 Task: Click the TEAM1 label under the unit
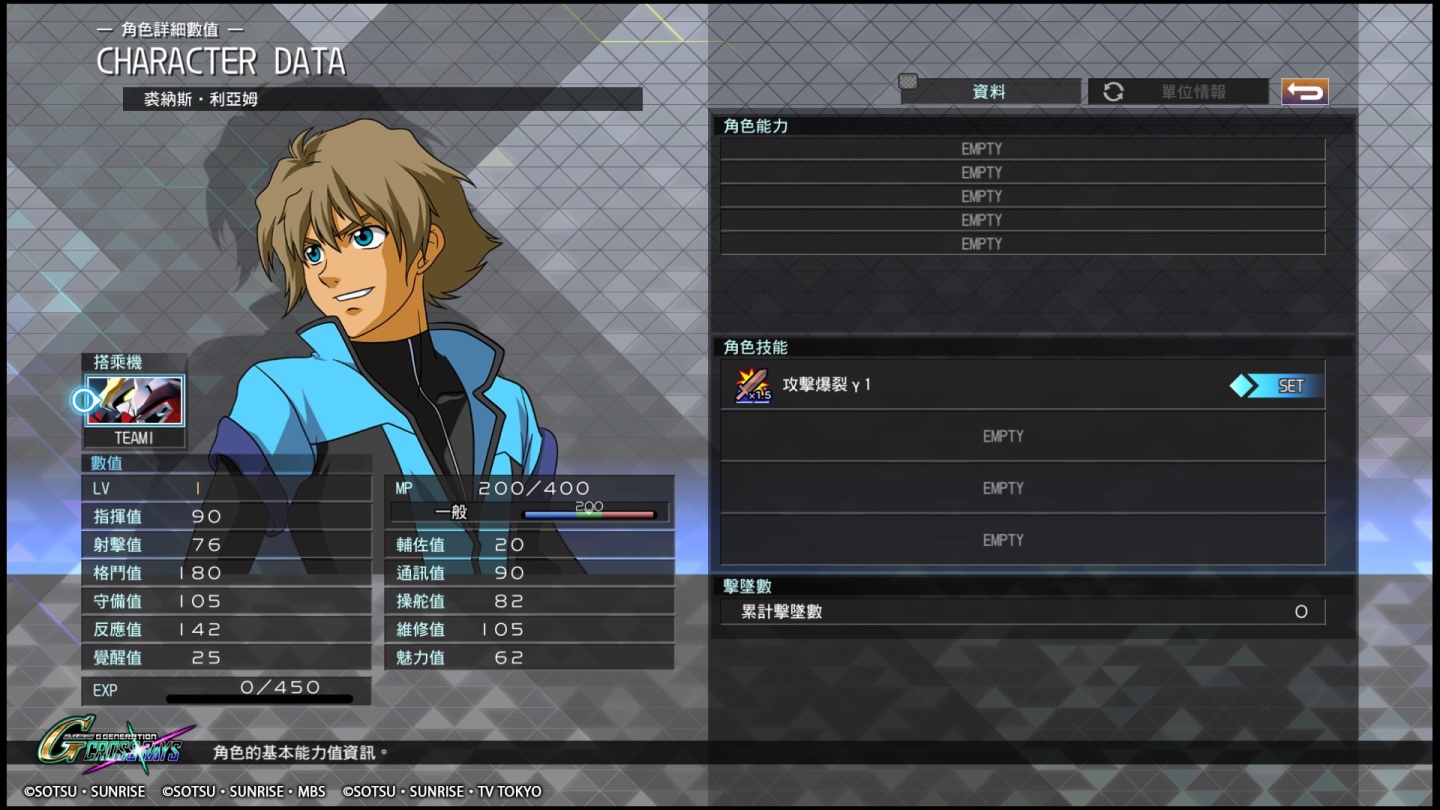coord(134,437)
